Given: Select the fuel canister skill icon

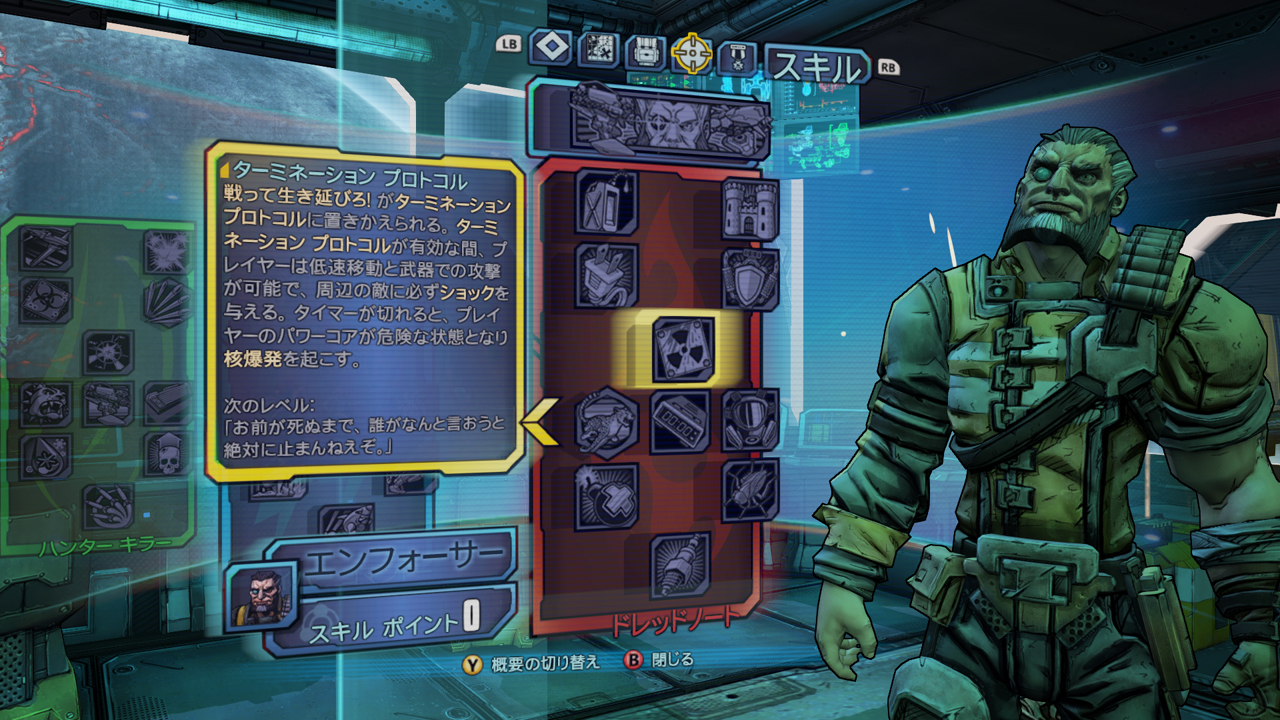Looking at the screenshot, I should pyautogui.click(x=607, y=202).
